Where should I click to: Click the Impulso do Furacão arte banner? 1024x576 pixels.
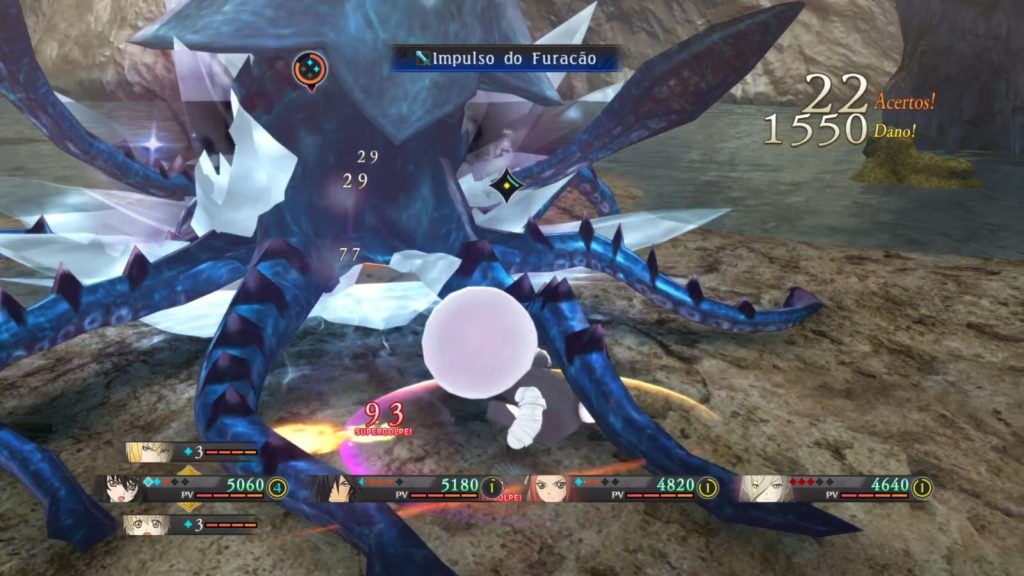[505, 59]
